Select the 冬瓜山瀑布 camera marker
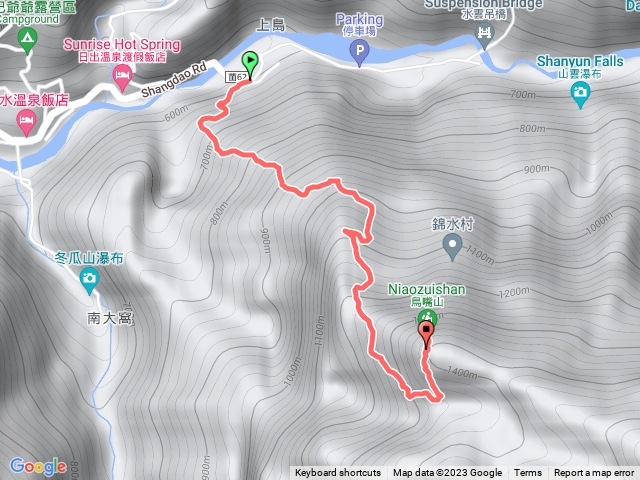Image resolution: width=640 pixels, height=480 pixels. pos(90,283)
